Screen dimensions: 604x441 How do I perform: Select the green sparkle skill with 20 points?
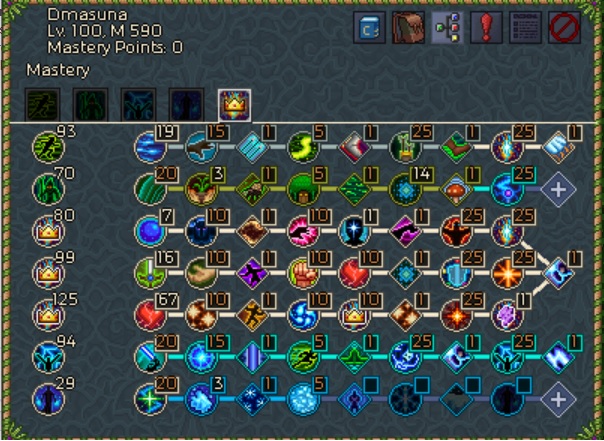(149, 399)
